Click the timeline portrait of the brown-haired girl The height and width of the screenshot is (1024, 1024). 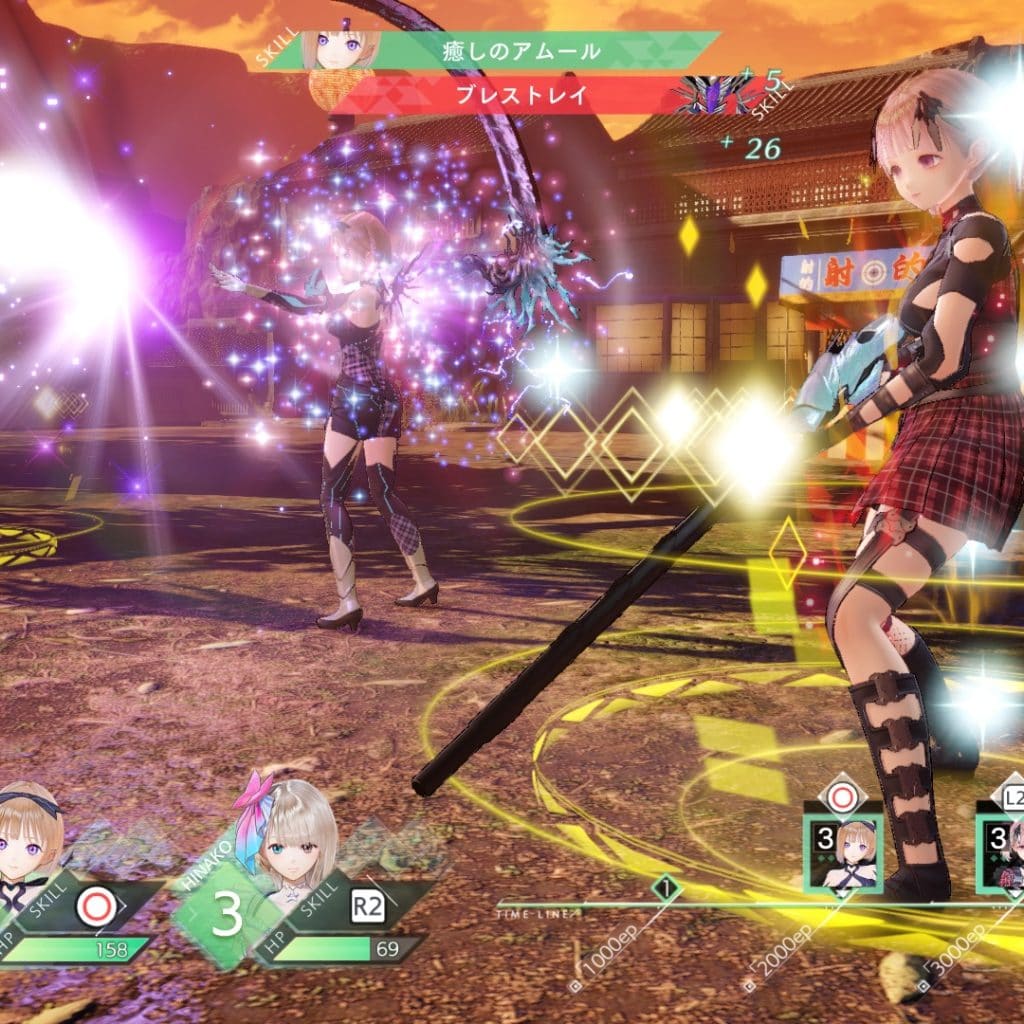(x=845, y=852)
